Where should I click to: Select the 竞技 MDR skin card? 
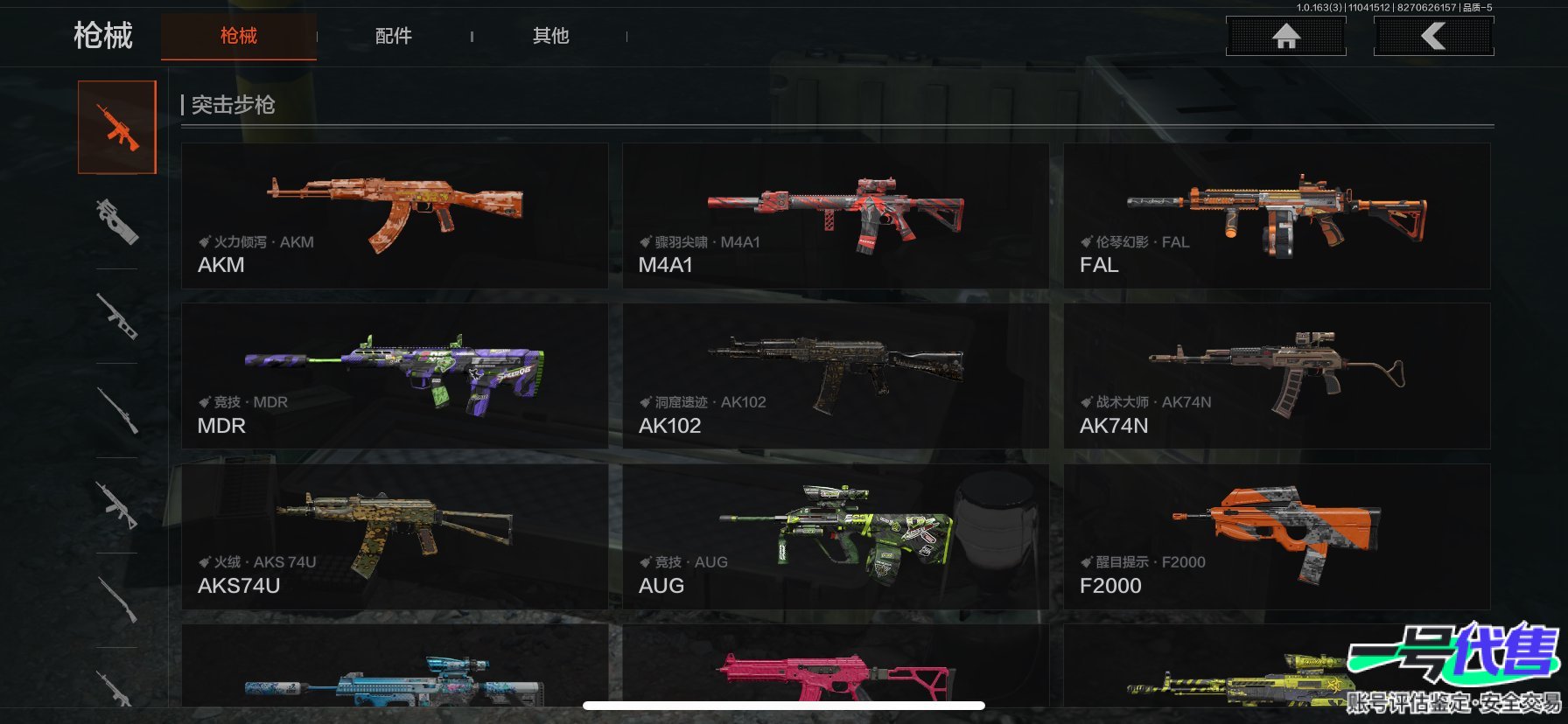pos(395,376)
